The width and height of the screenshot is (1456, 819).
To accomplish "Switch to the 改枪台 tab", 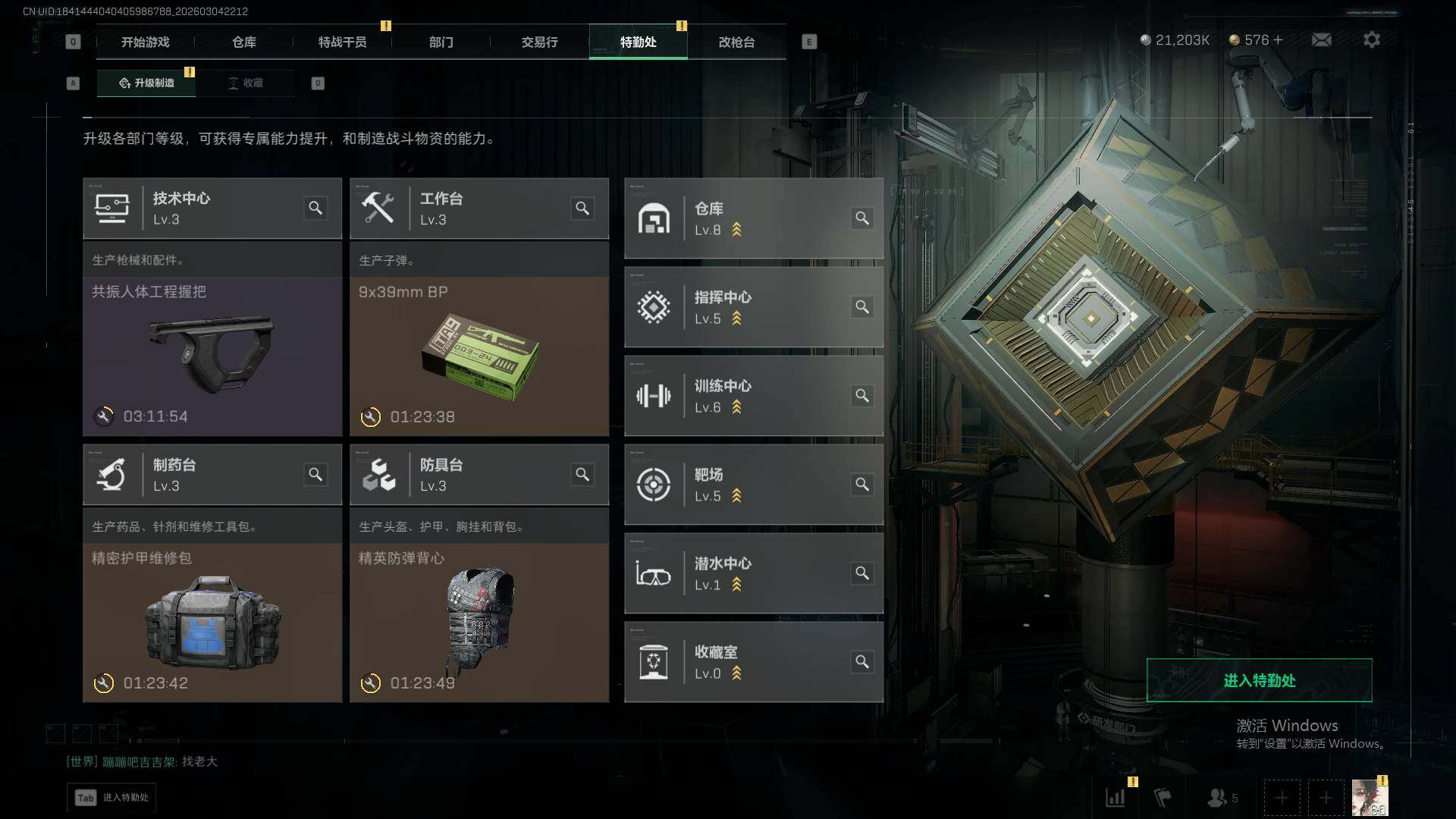I will pos(736,42).
